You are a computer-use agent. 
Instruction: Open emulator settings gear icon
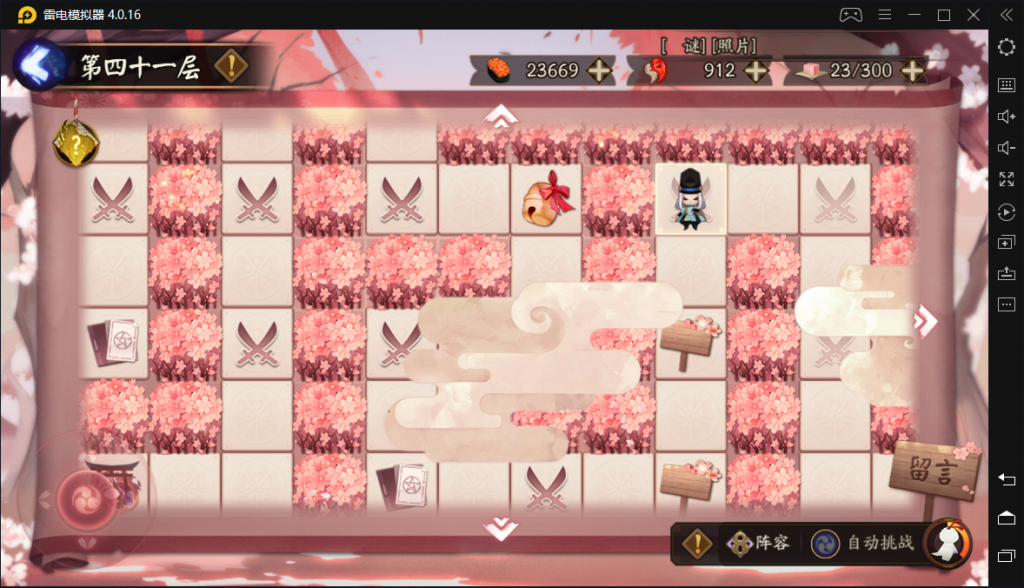click(x=1006, y=46)
